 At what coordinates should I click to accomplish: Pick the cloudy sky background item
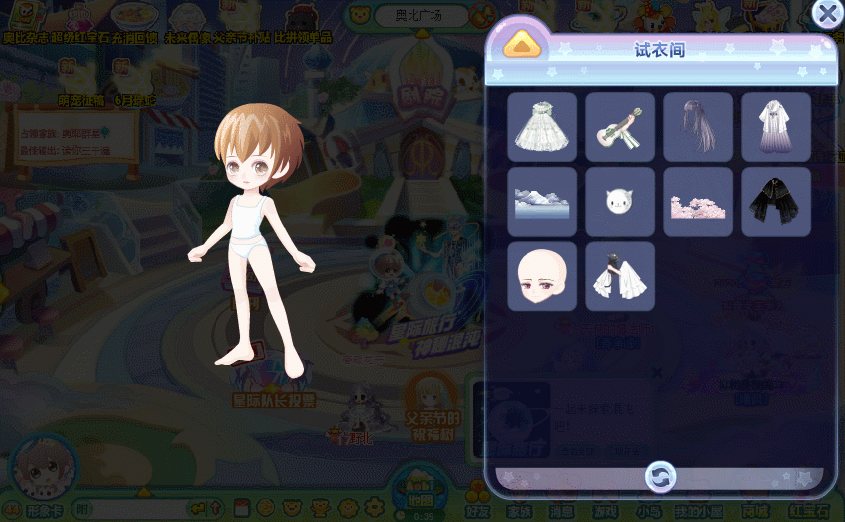[x=542, y=202]
